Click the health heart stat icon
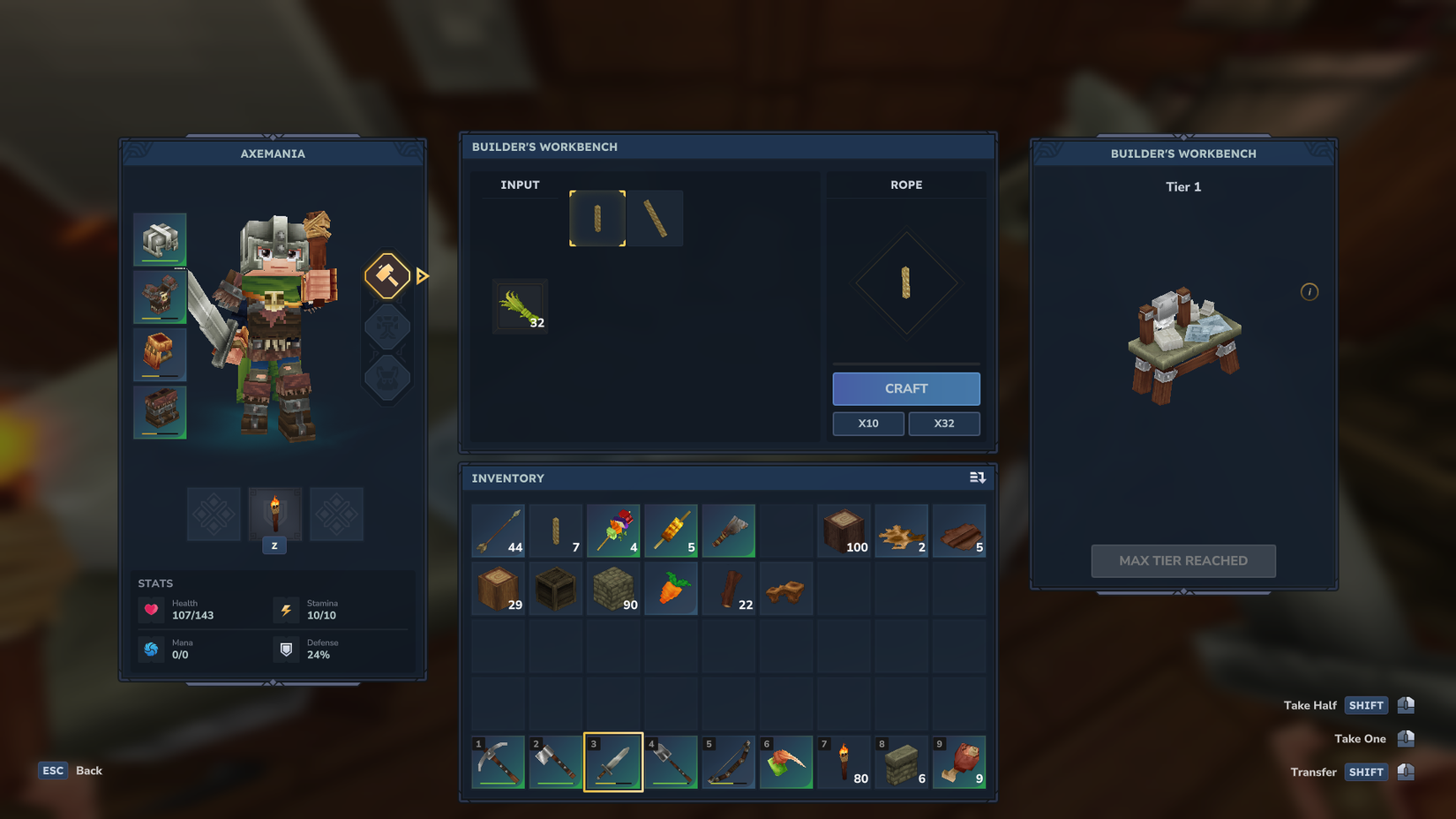 [x=152, y=609]
